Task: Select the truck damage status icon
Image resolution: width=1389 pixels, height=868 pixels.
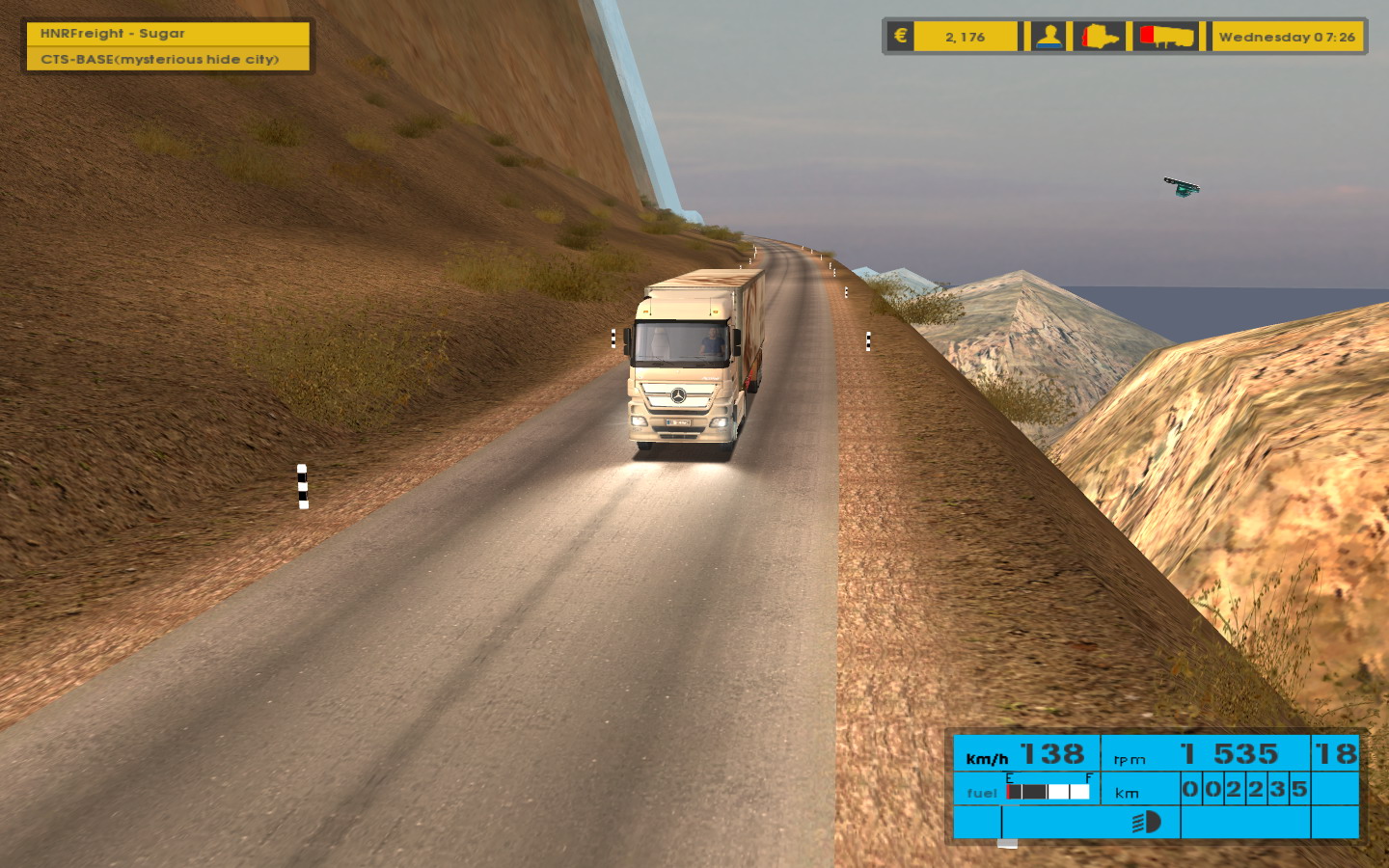Action: click(1100, 37)
